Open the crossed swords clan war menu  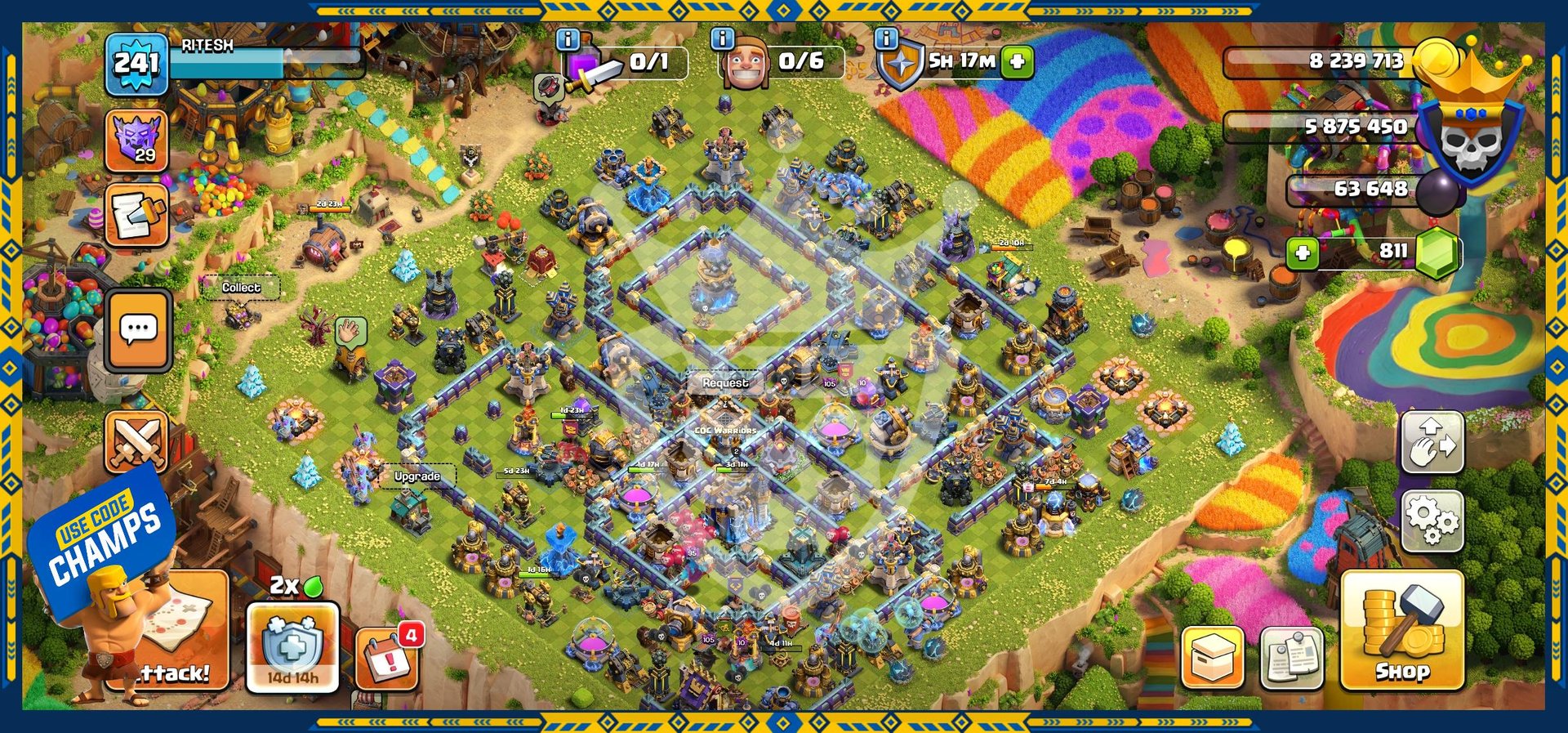pos(136,442)
